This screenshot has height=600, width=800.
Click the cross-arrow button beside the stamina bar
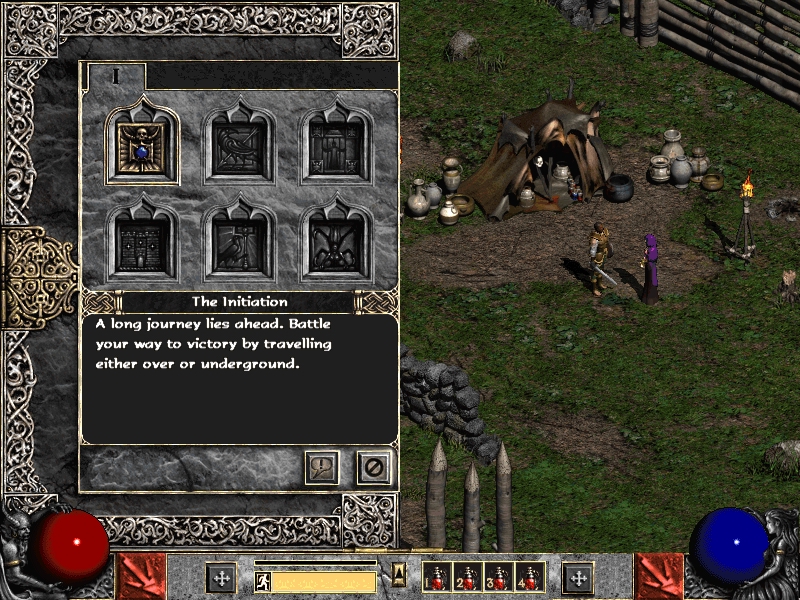[x=221, y=578]
